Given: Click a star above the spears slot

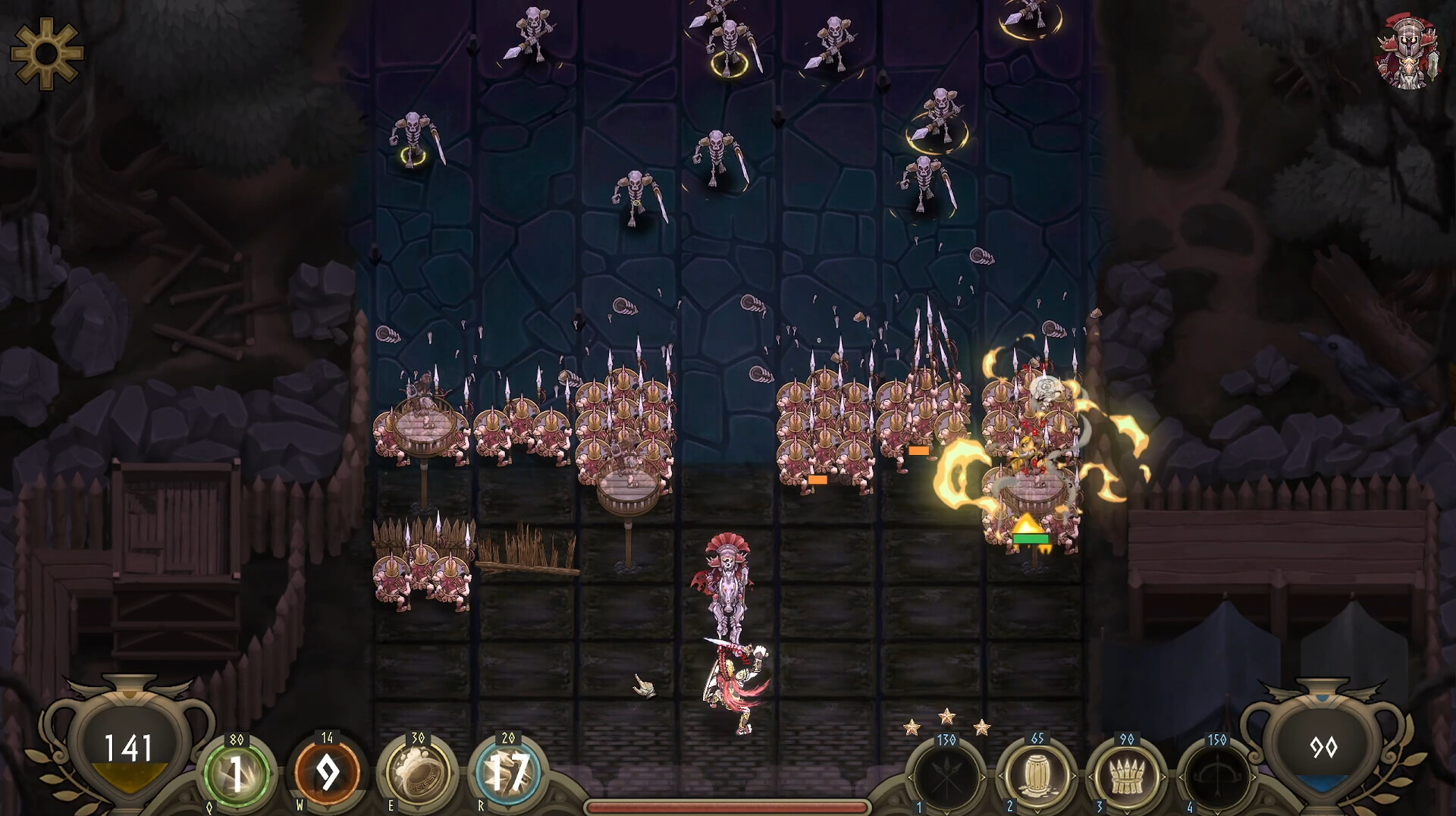Looking at the screenshot, I should click(x=947, y=716).
